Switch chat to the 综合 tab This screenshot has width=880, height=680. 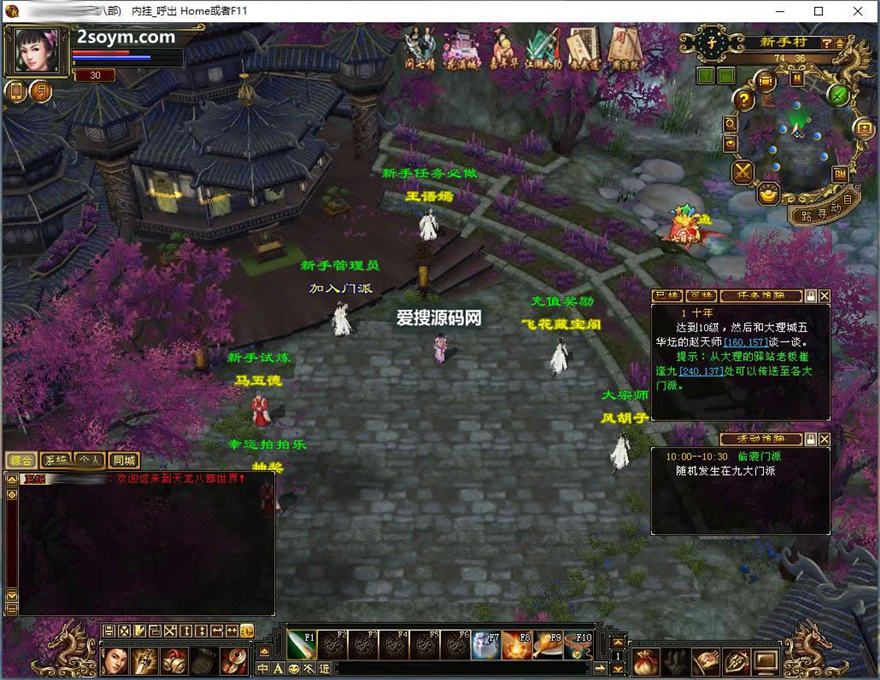(x=21, y=460)
